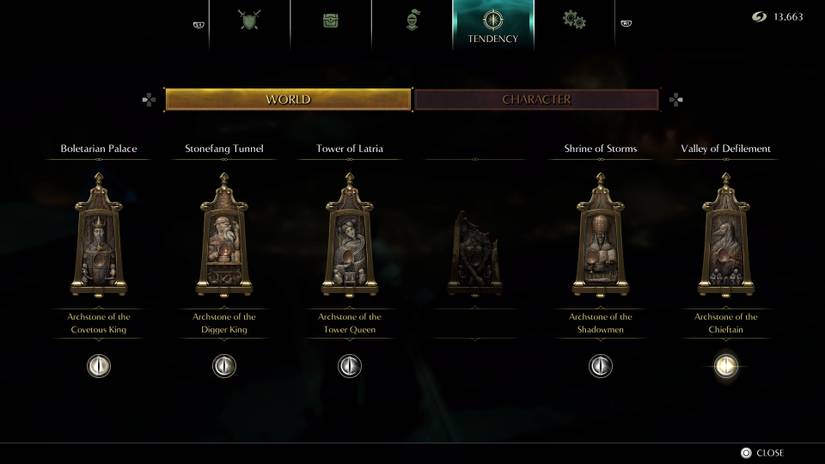Select the highlighted Tendency tab
The width and height of the screenshot is (825, 464).
point(493,24)
